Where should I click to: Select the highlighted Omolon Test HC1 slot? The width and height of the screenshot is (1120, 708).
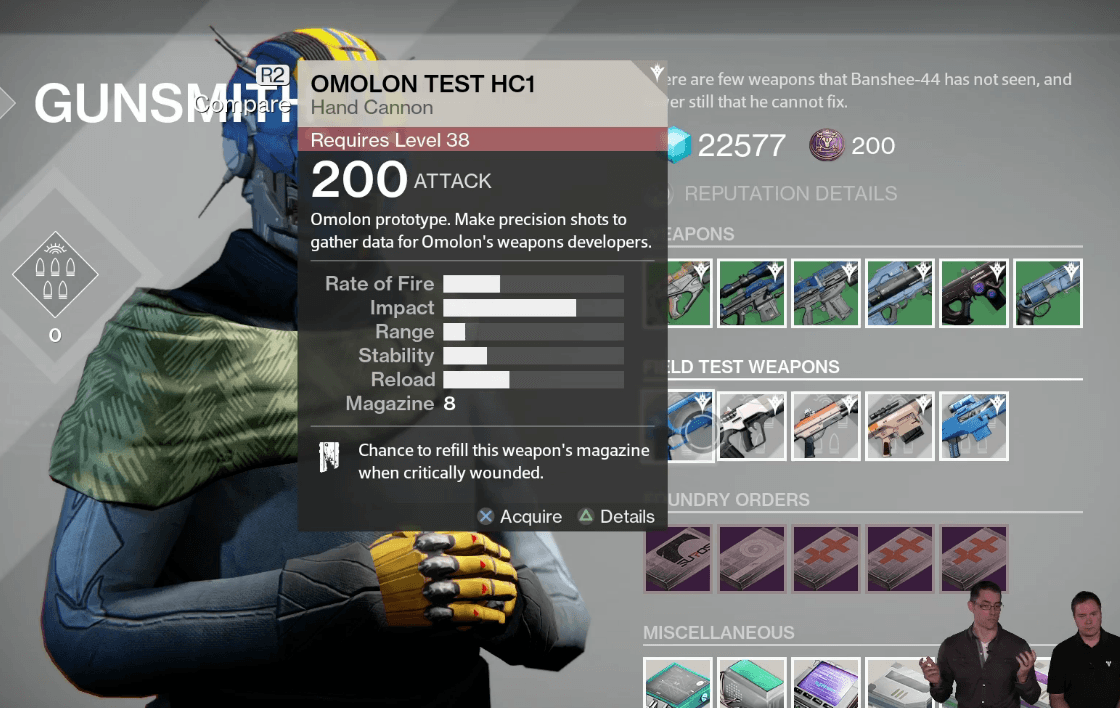[690, 426]
